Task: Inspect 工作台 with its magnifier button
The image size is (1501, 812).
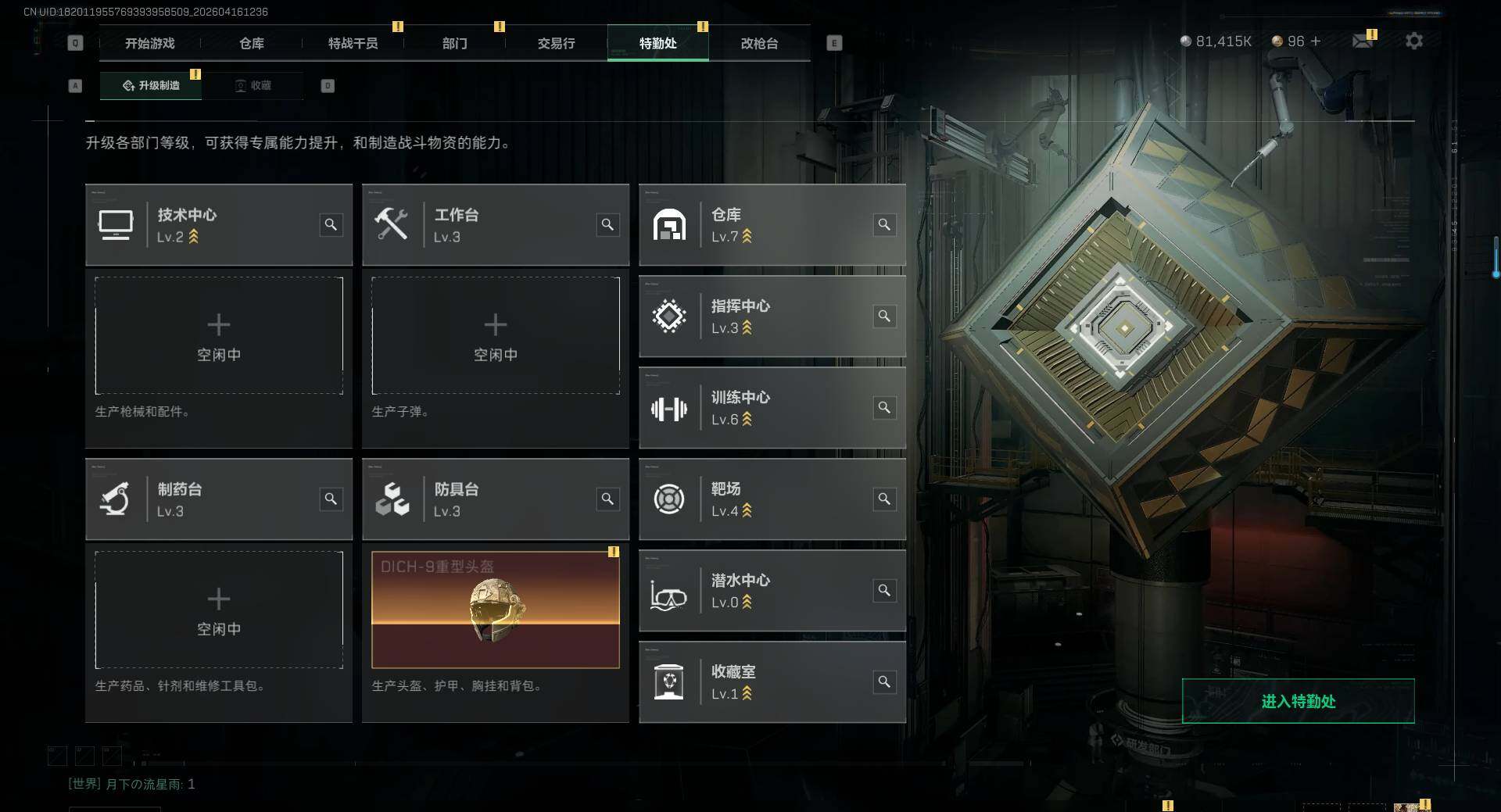Action: point(607,225)
